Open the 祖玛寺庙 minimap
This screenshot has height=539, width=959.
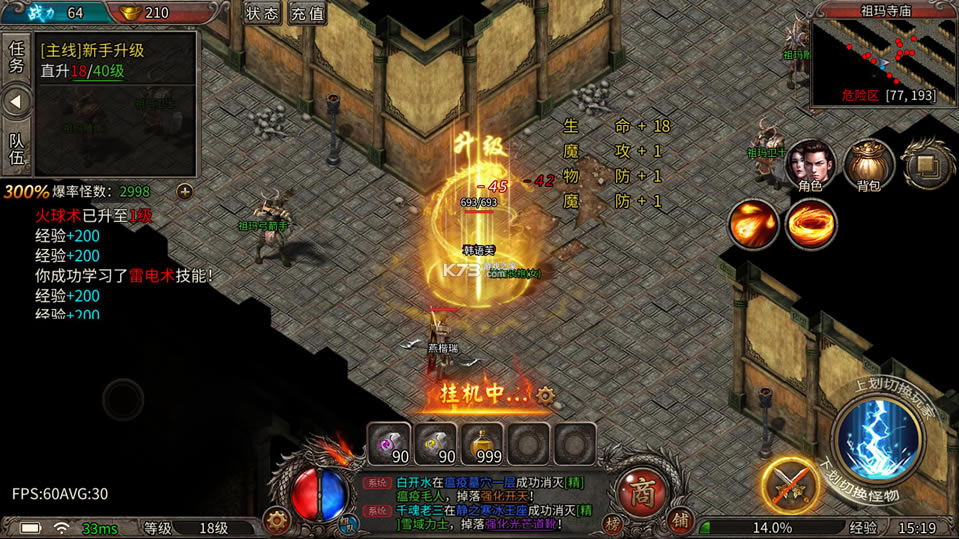coord(881,58)
